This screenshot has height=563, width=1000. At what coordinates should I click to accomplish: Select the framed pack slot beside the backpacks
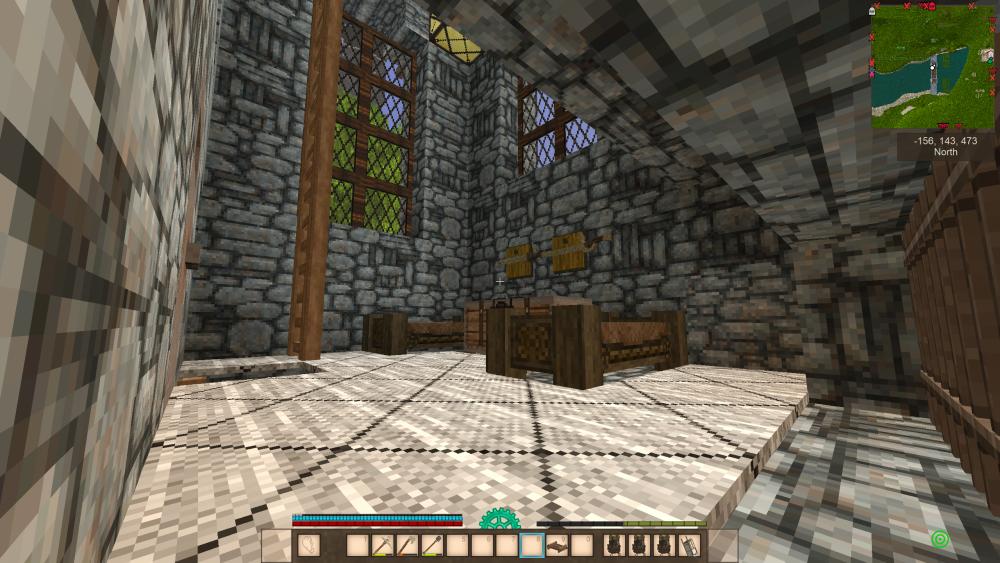(689, 546)
